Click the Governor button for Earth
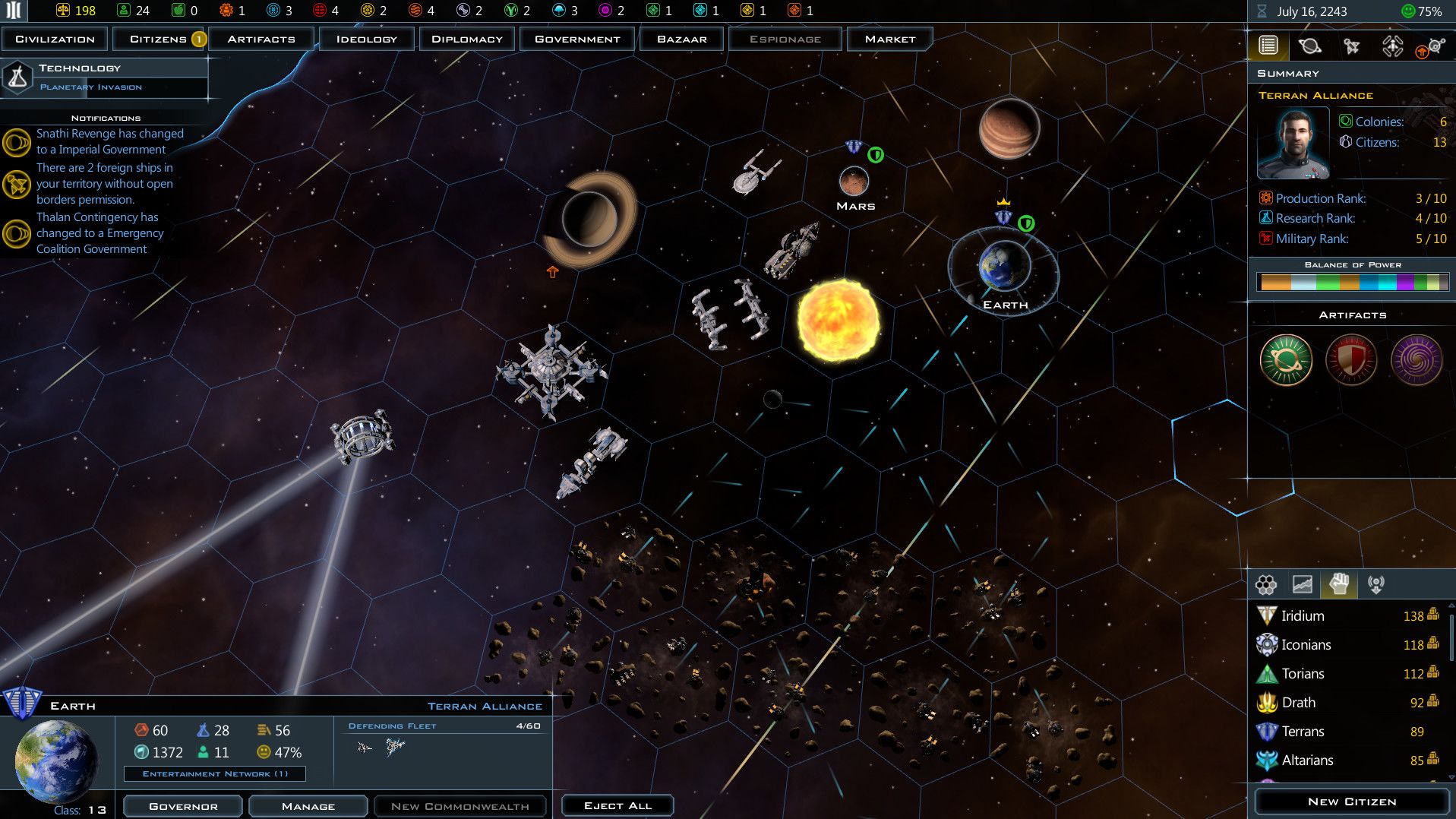Viewport: 1456px width, 819px height. coord(183,806)
